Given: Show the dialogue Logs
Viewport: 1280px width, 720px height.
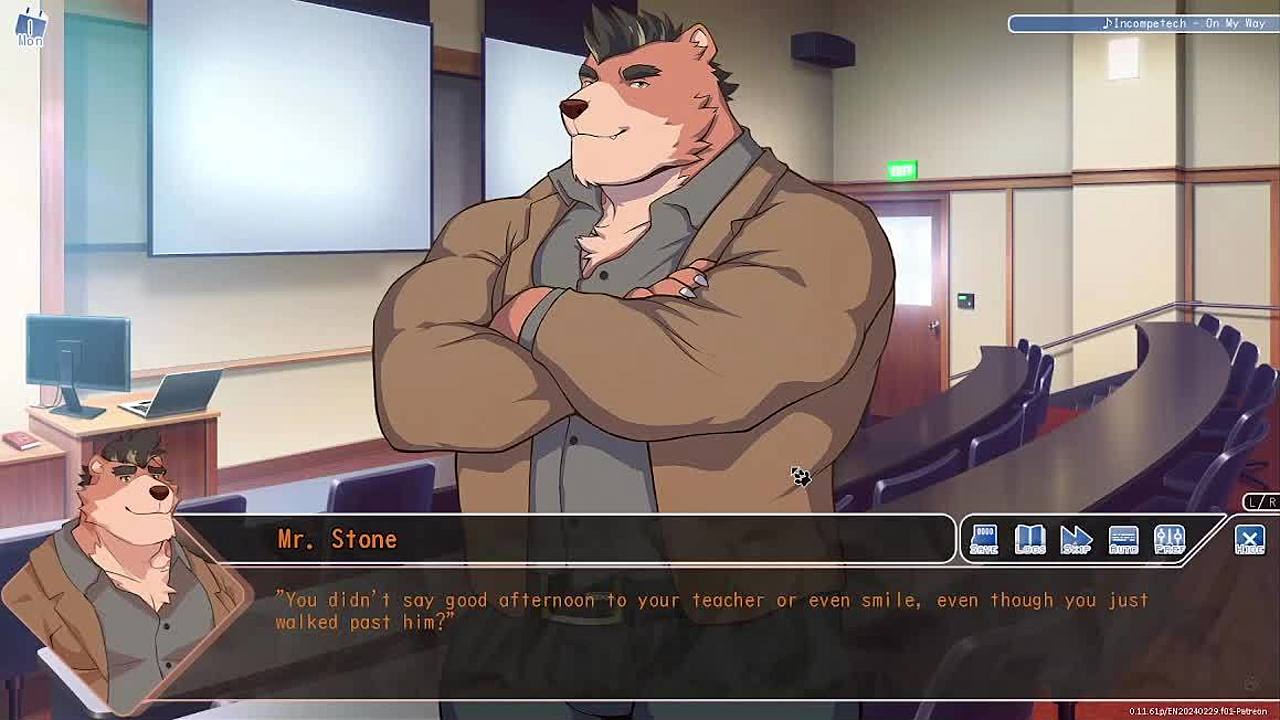Looking at the screenshot, I should click(1030, 539).
